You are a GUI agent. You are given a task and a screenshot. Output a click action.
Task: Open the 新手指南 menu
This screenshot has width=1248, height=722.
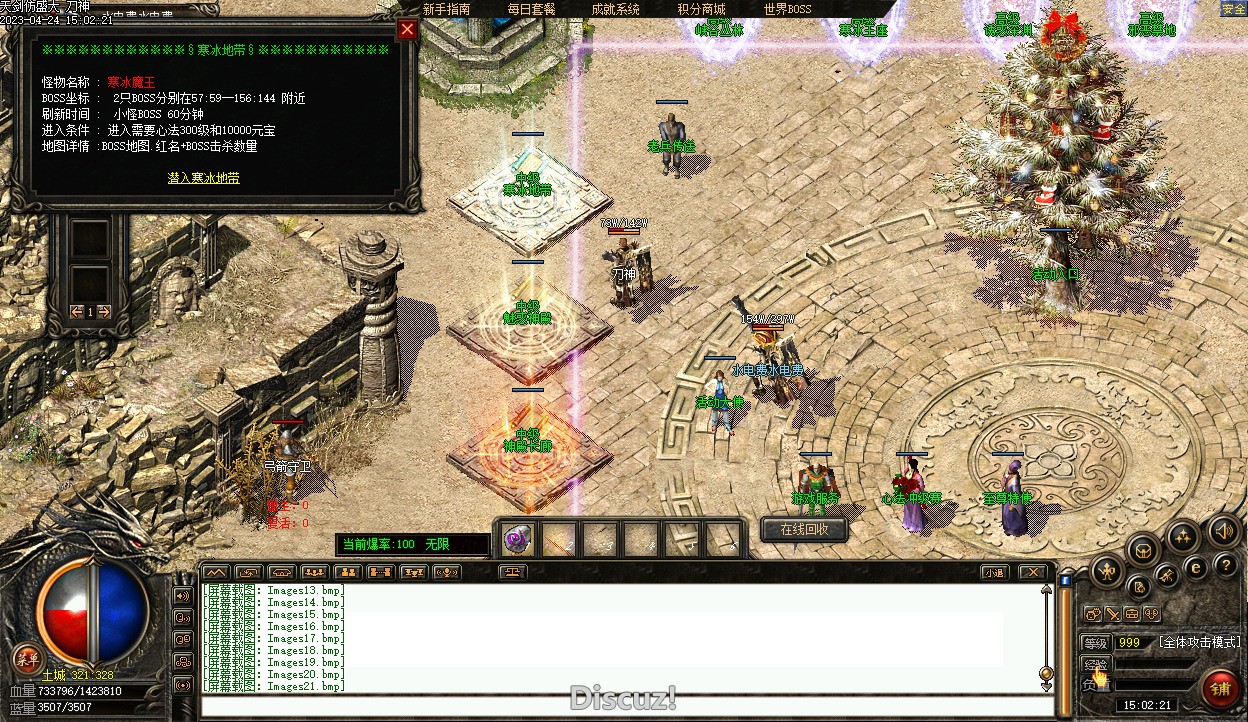coord(446,9)
